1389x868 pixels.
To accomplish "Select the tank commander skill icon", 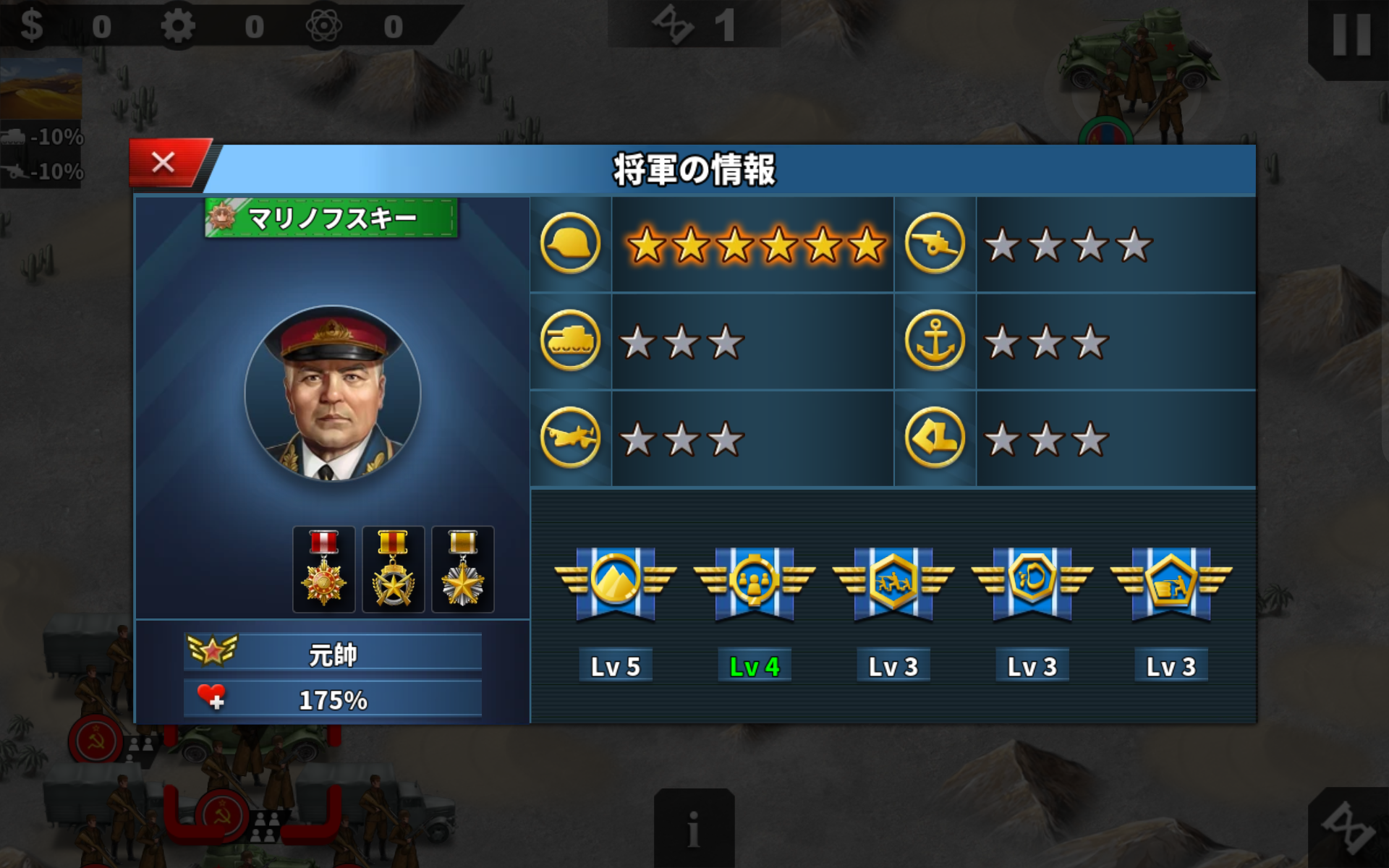I will pos(570,340).
